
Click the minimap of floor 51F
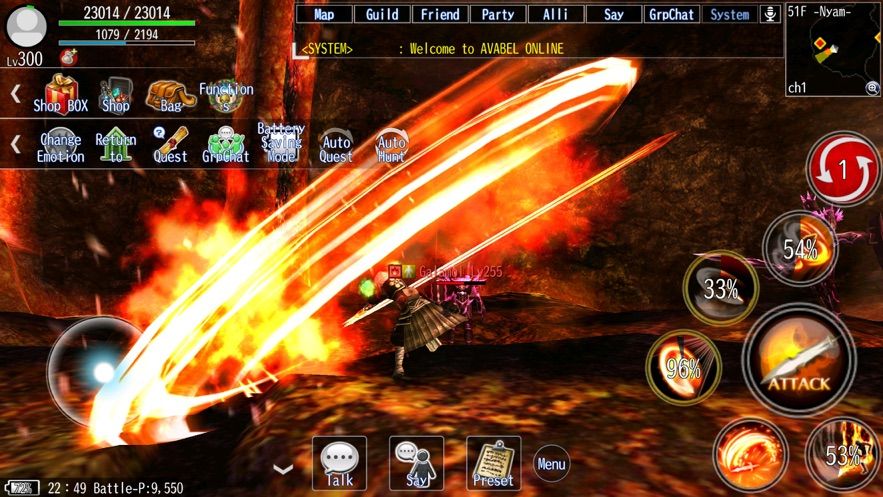pyautogui.click(x=832, y=48)
